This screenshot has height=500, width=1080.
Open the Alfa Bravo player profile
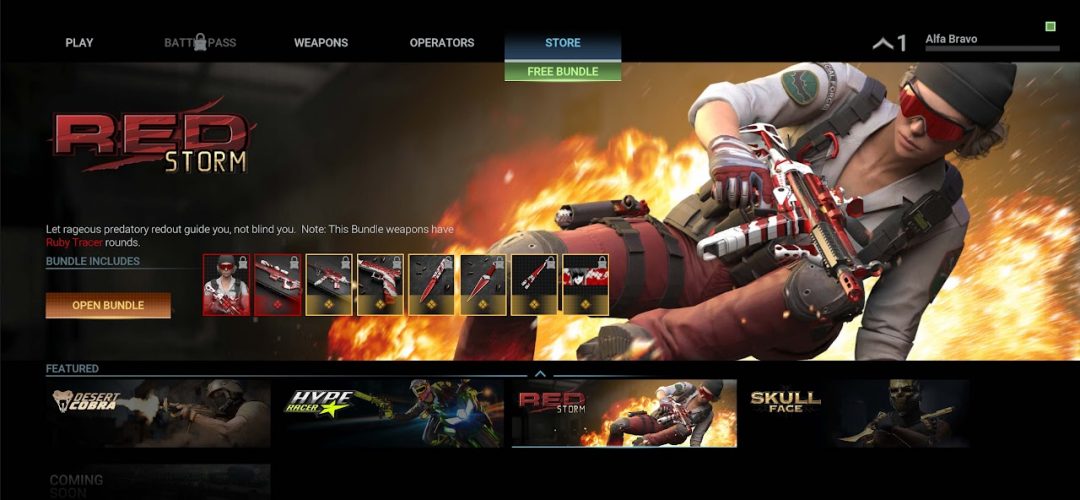[990, 41]
